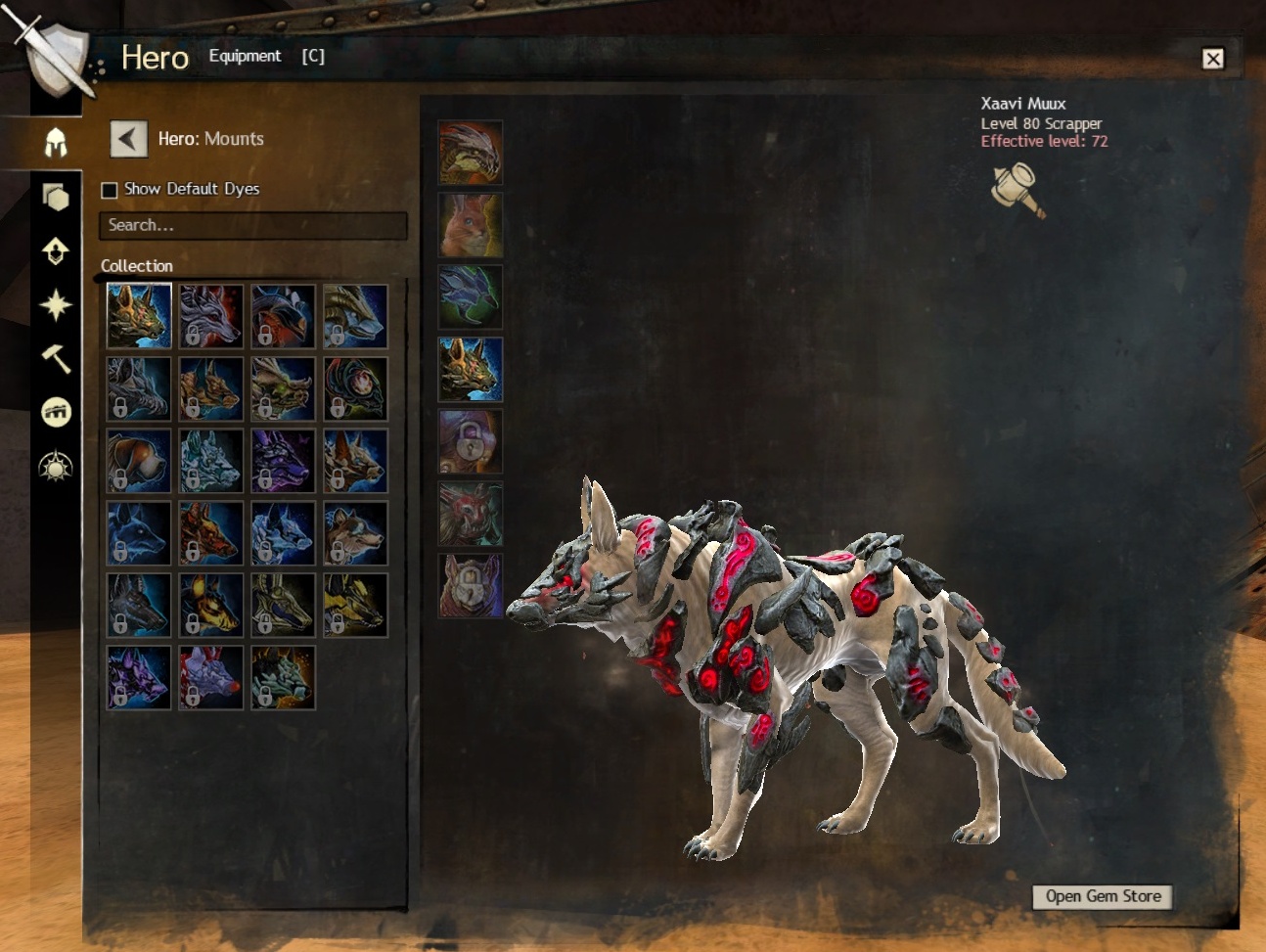Open the Gem Store
This screenshot has width=1266, height=952.
click(x=1102, y=896)
